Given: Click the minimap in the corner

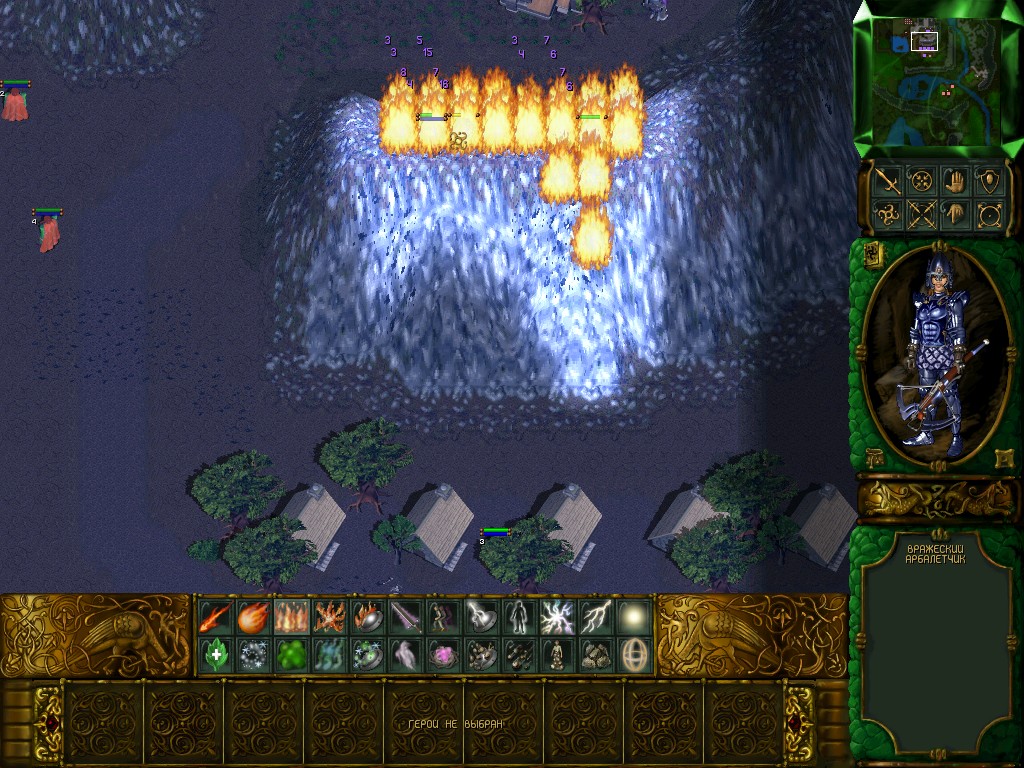Looking at the screenshot, I should (938, 78).
